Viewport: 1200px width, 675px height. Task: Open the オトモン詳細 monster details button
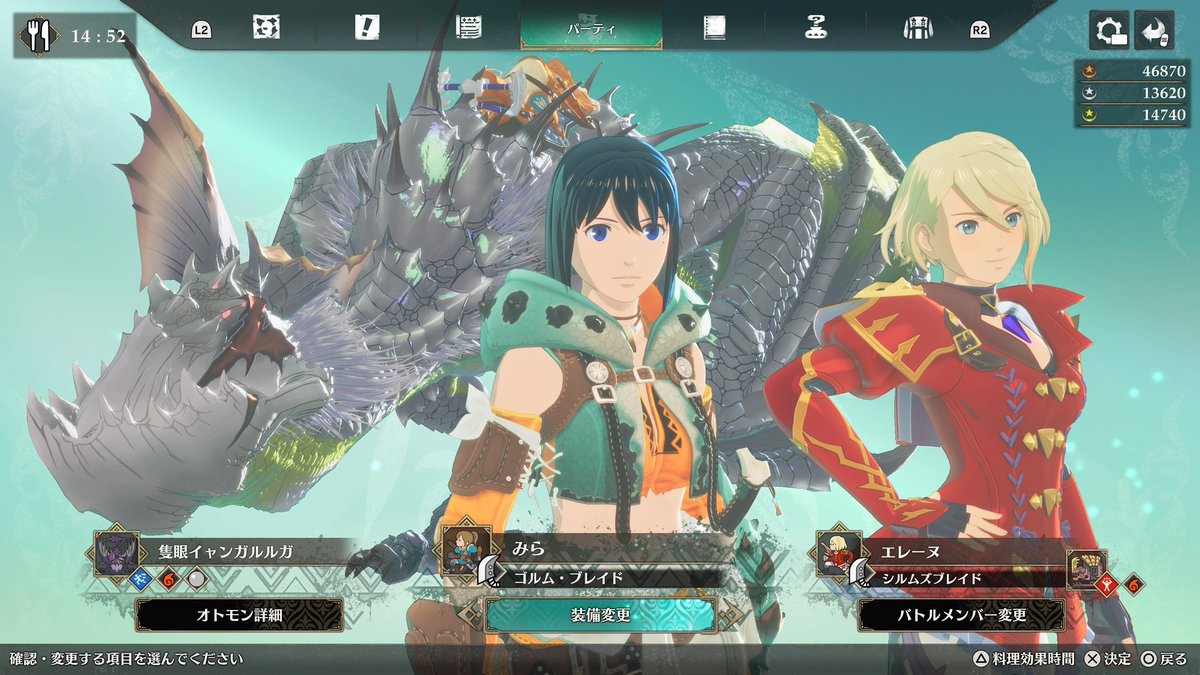click(239, 615)
